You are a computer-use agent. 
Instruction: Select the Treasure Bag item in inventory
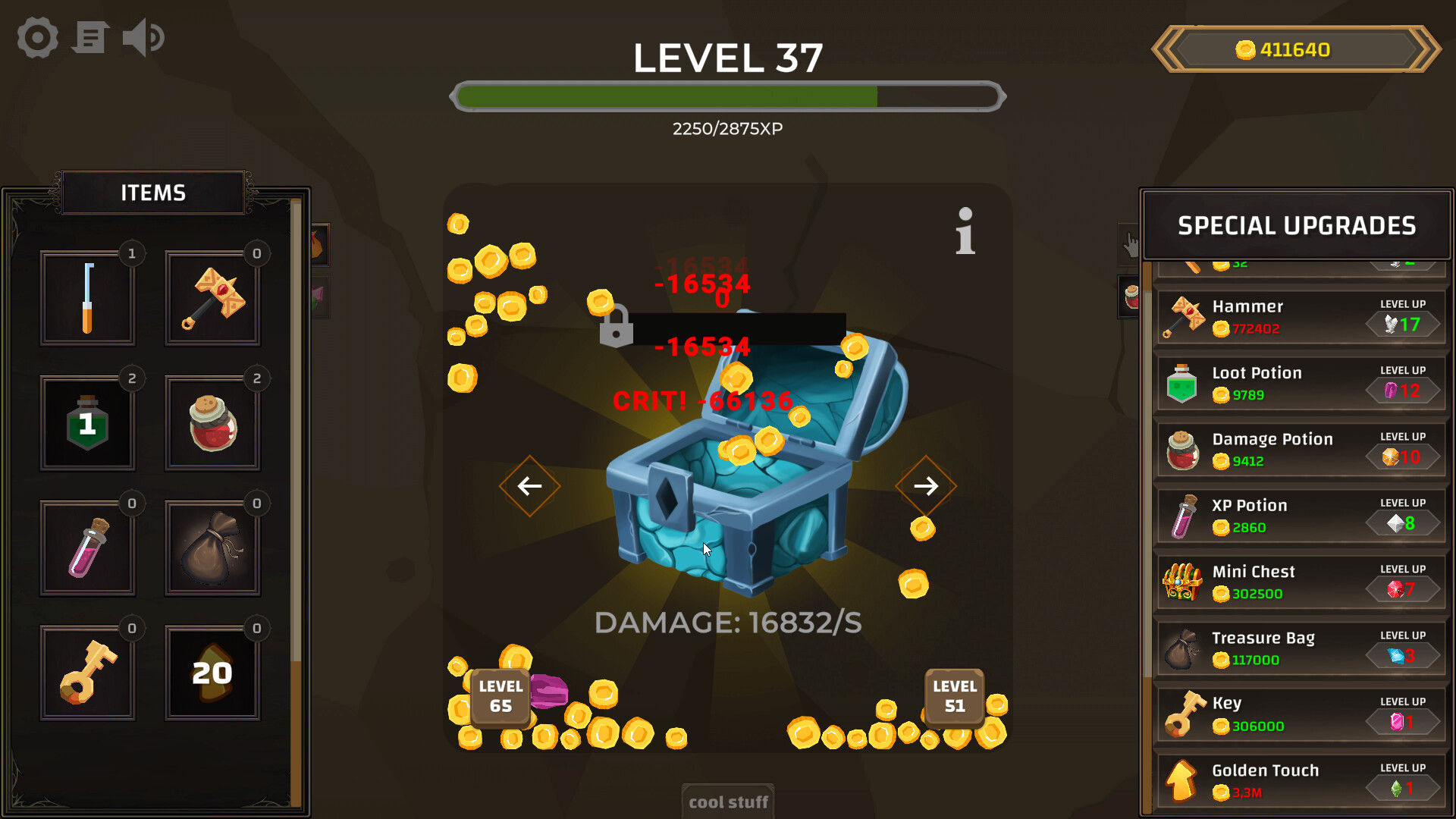pyautogui.click(x=212, y=546)
